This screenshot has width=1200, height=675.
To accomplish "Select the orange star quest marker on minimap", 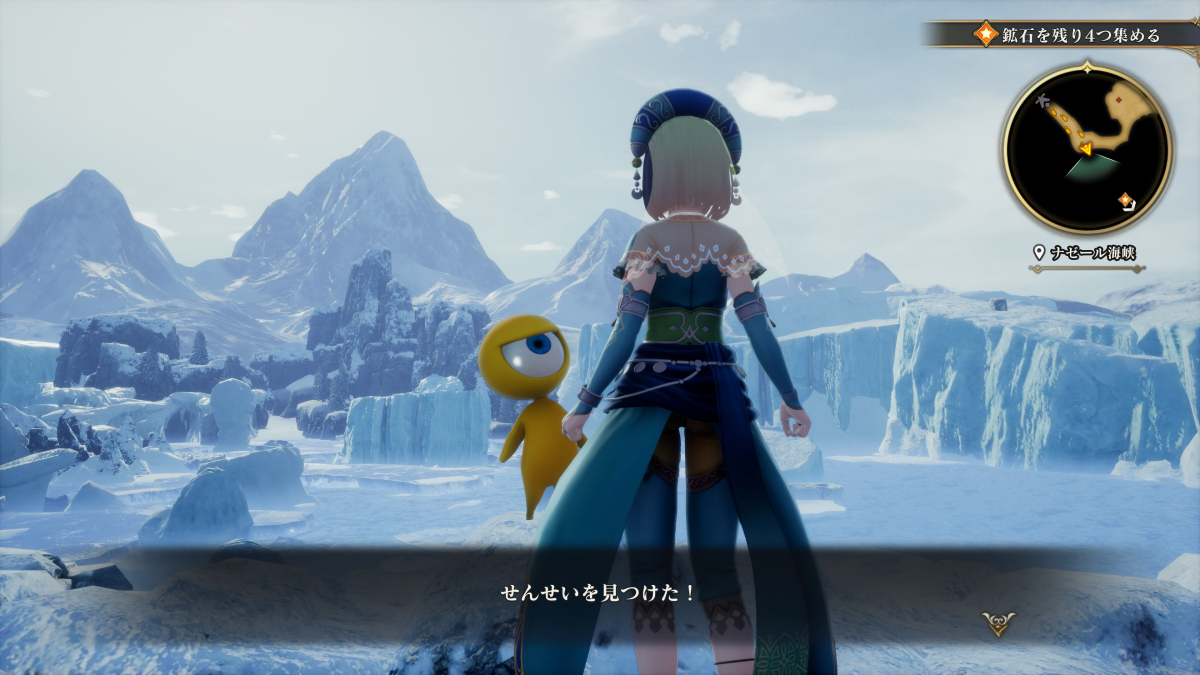I will coord(1126,200).
